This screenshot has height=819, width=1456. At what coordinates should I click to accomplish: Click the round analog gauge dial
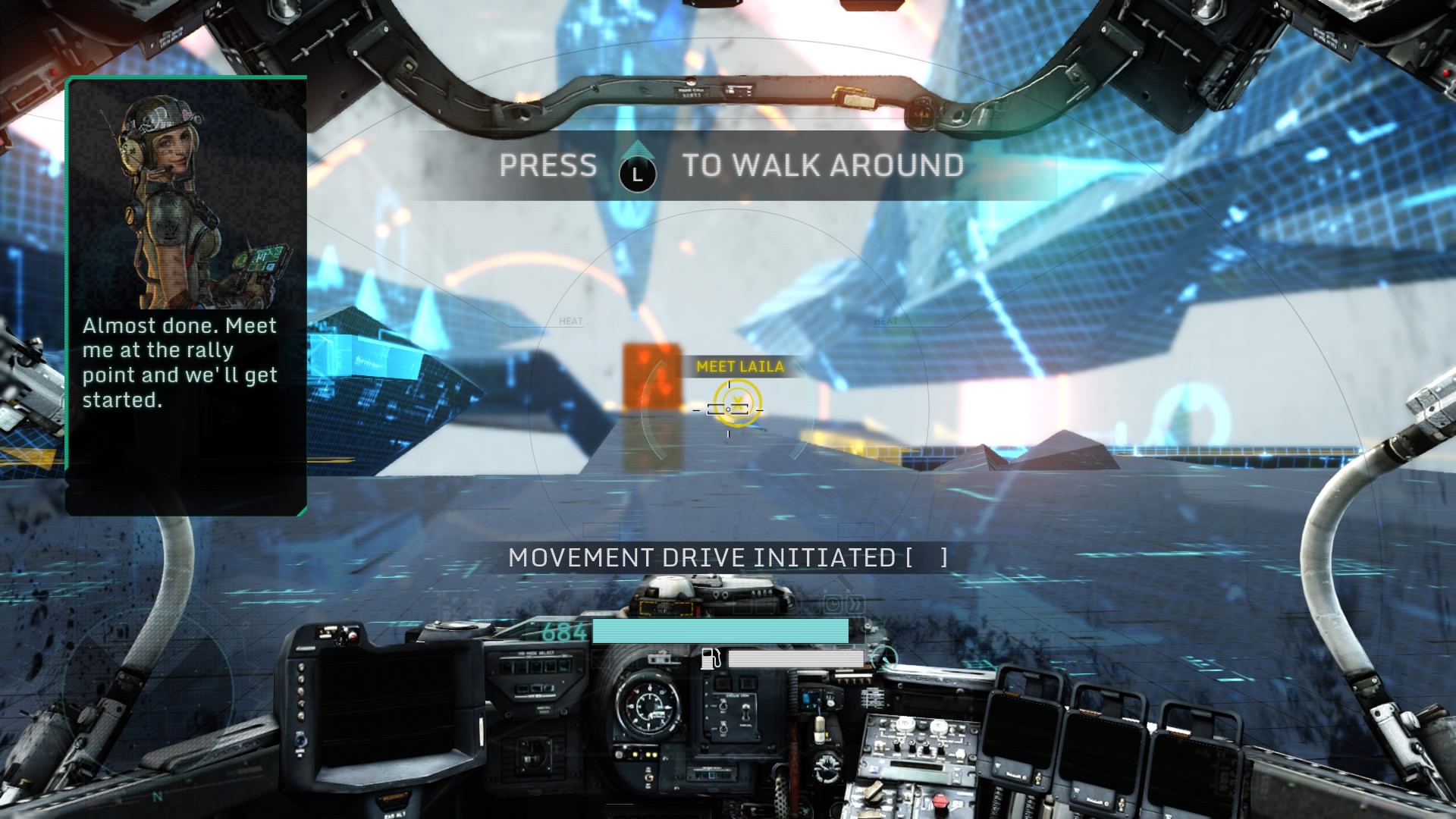click(x=649, y=707)
